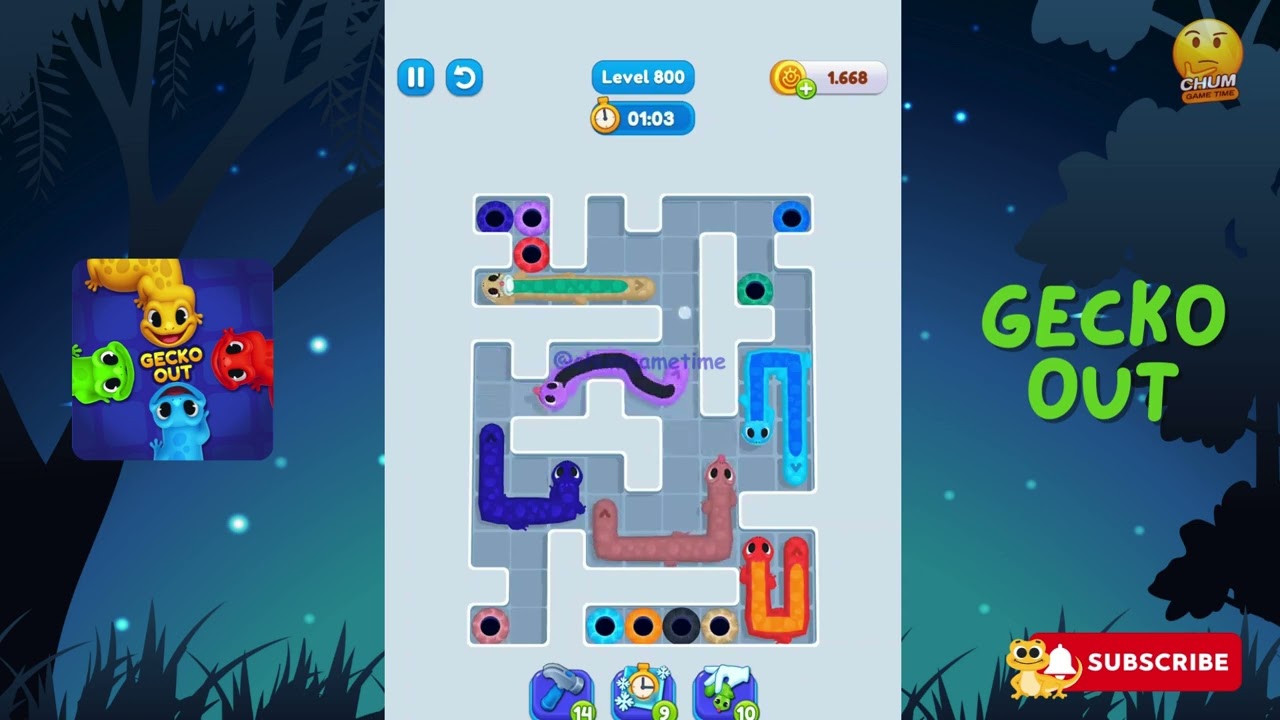This screenshot has height=720, width=1280.
Task: Pause the game
Action: [416, 77]
